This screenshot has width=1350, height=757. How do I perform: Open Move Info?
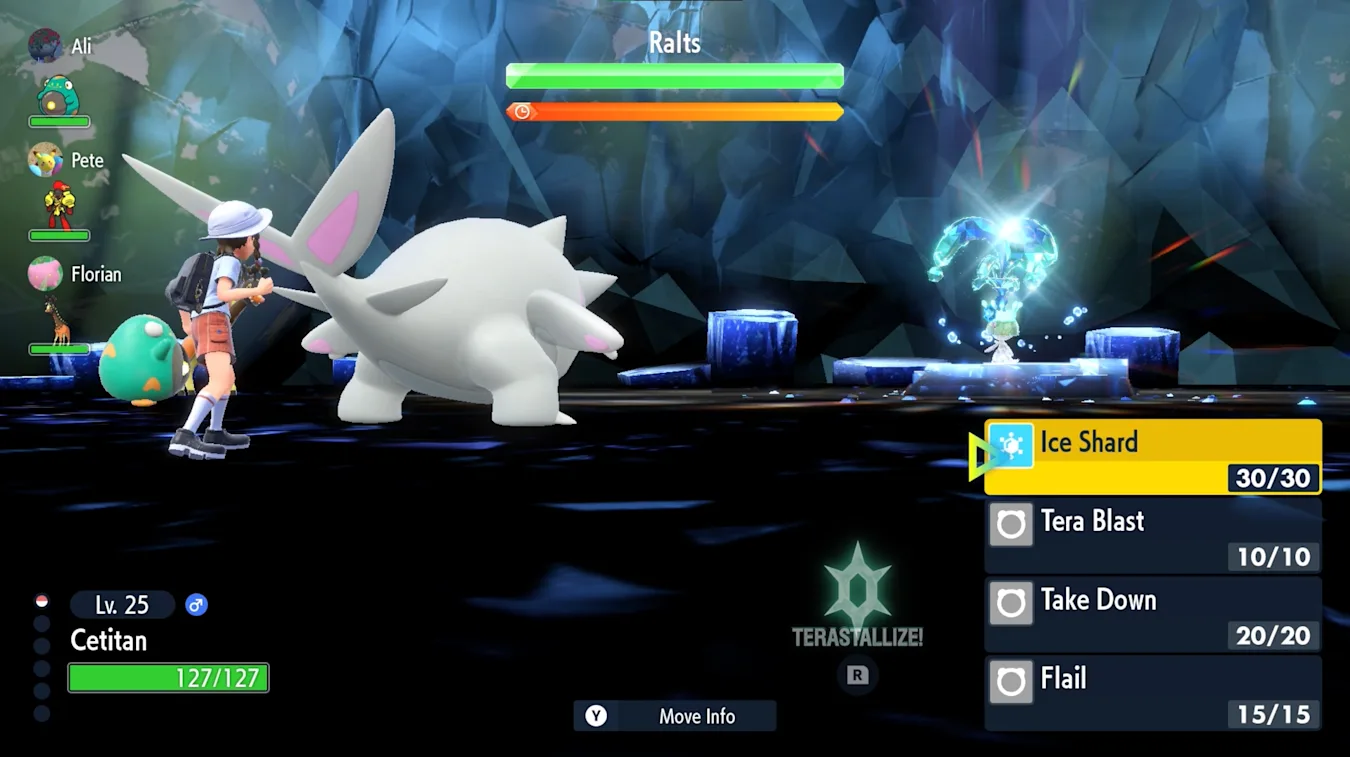[675, 716]
